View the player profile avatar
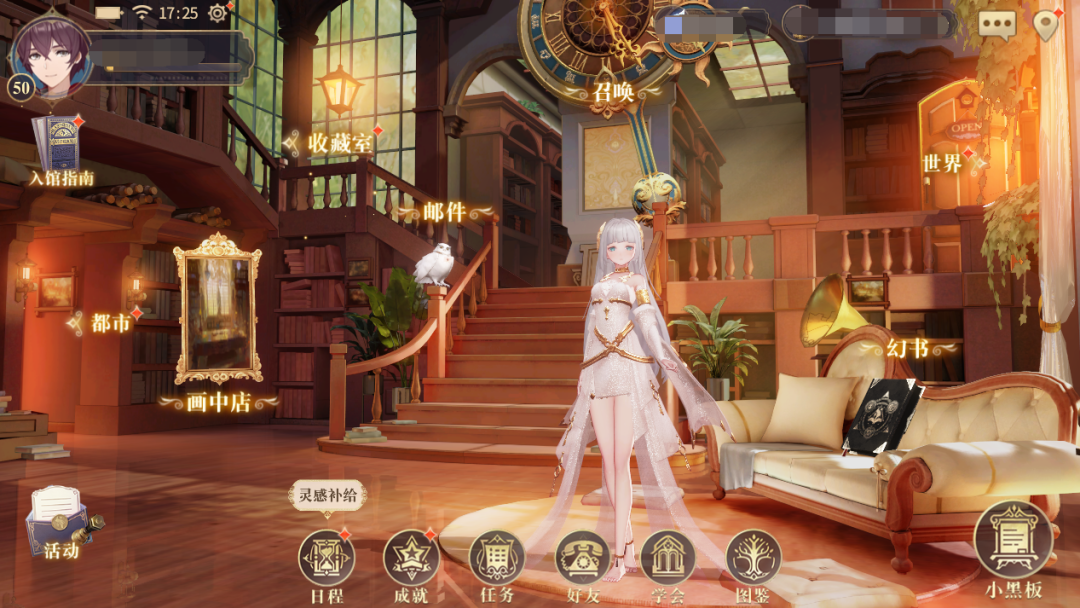The image size is (1080, 608). (50, 52)
